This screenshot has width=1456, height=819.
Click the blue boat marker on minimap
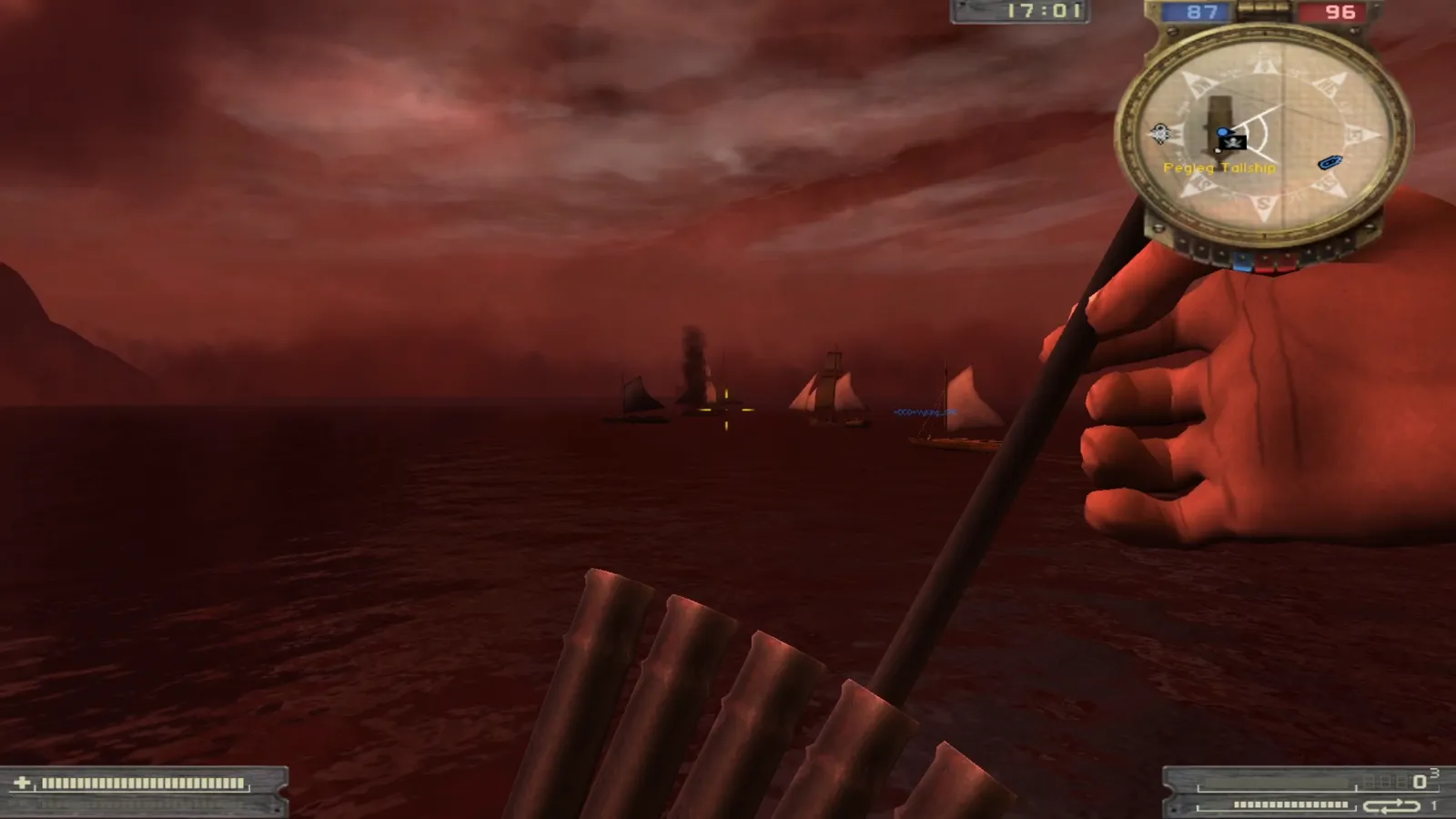(1330, 163)
